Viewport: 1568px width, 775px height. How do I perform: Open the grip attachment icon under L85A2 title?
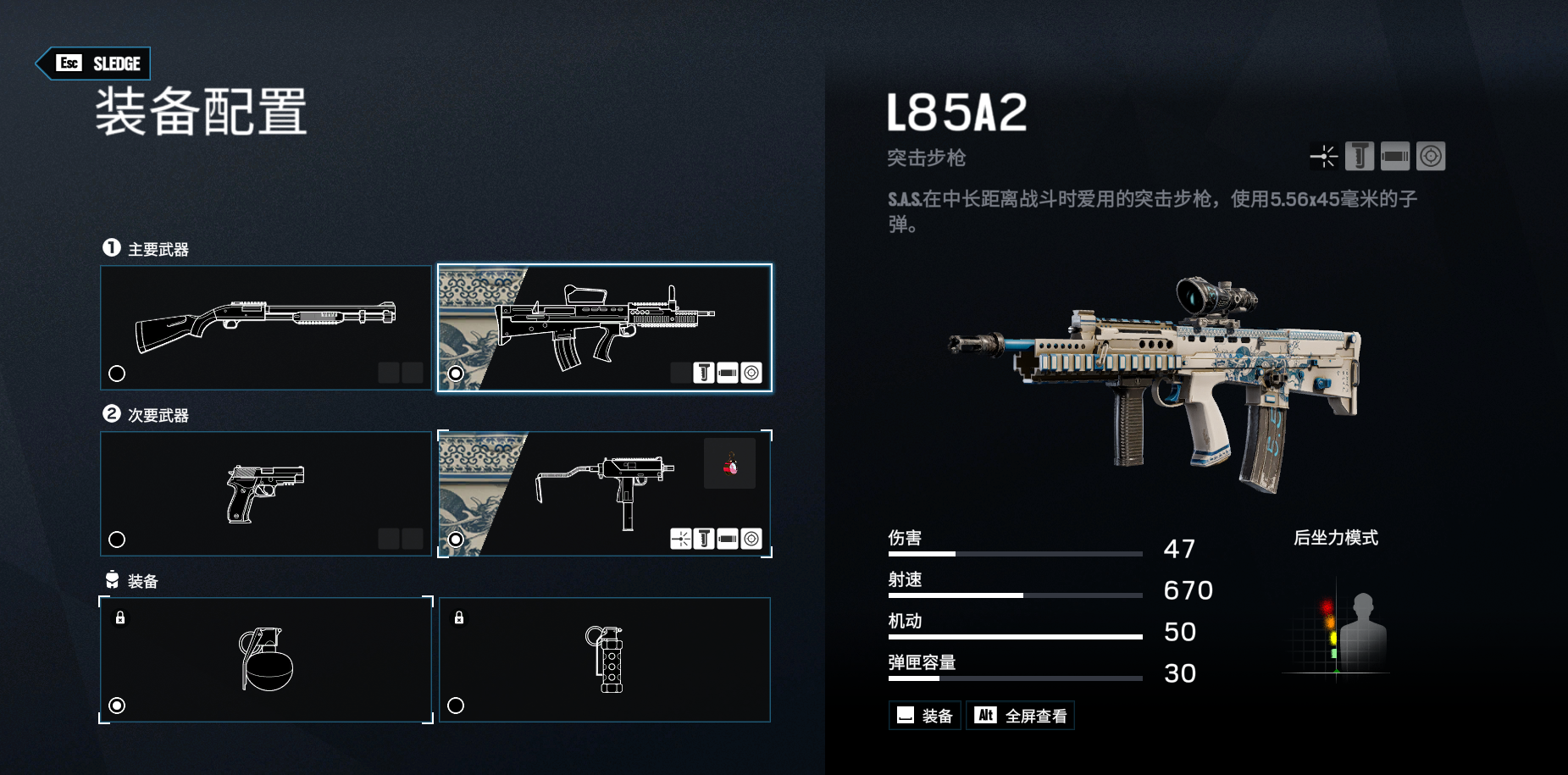tap(1360, 157)
